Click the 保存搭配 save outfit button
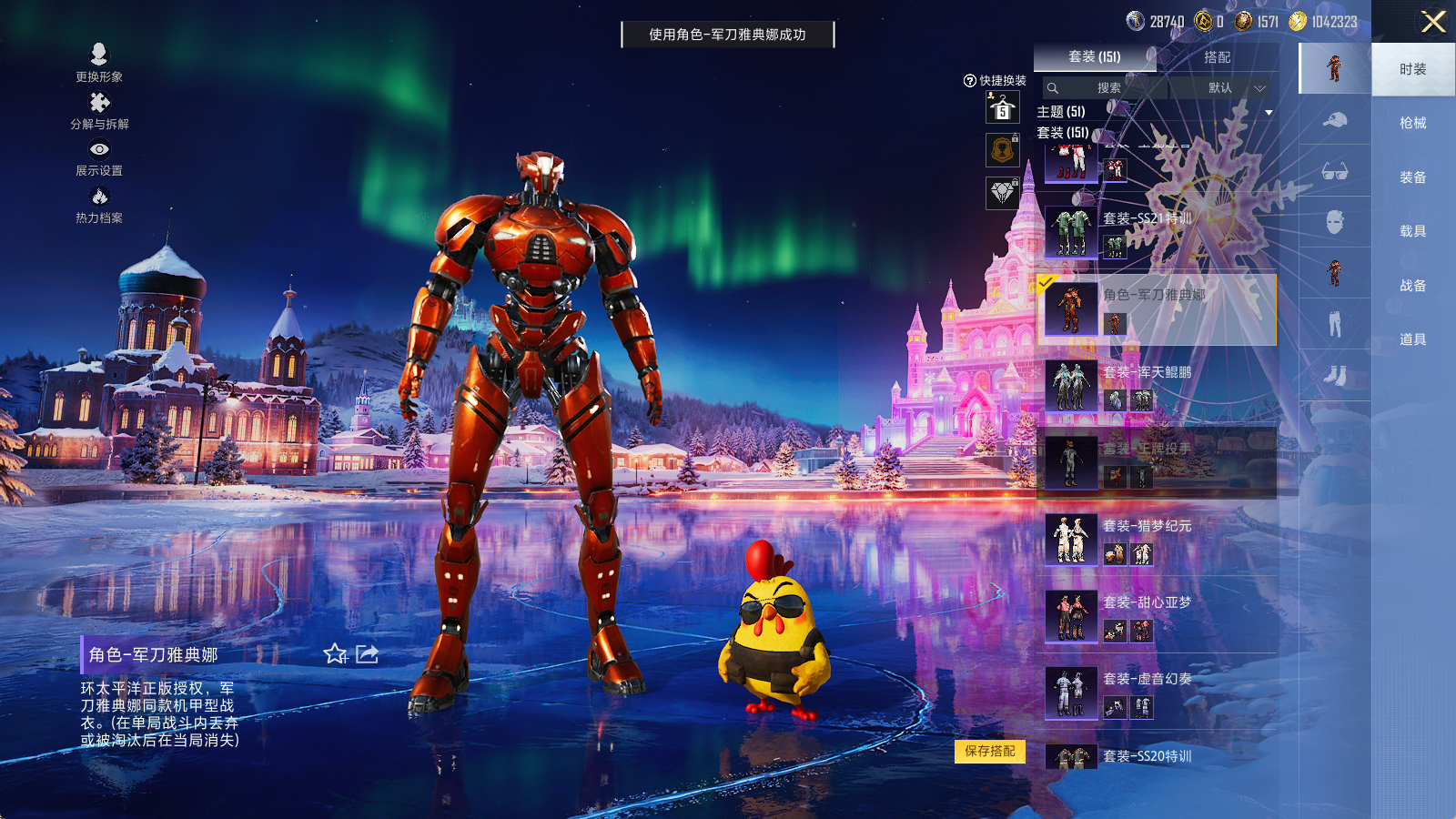 (990, 751)
